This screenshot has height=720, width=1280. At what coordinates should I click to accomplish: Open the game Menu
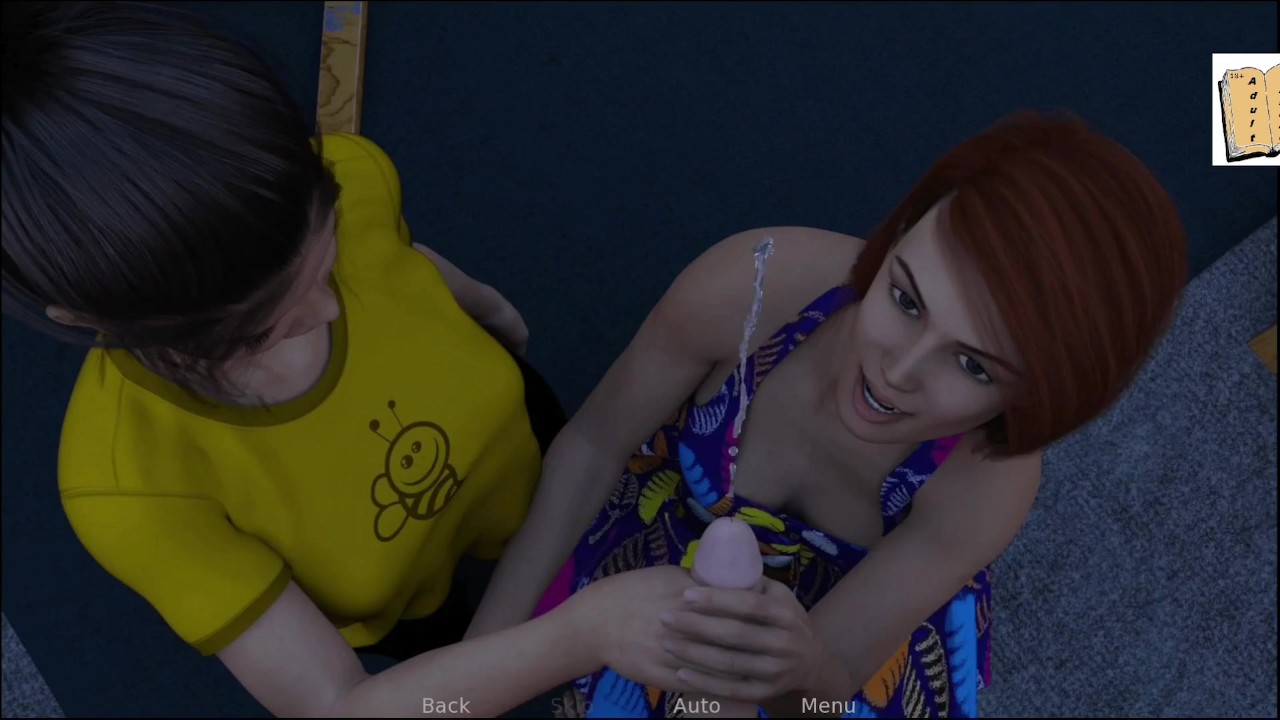828,706
